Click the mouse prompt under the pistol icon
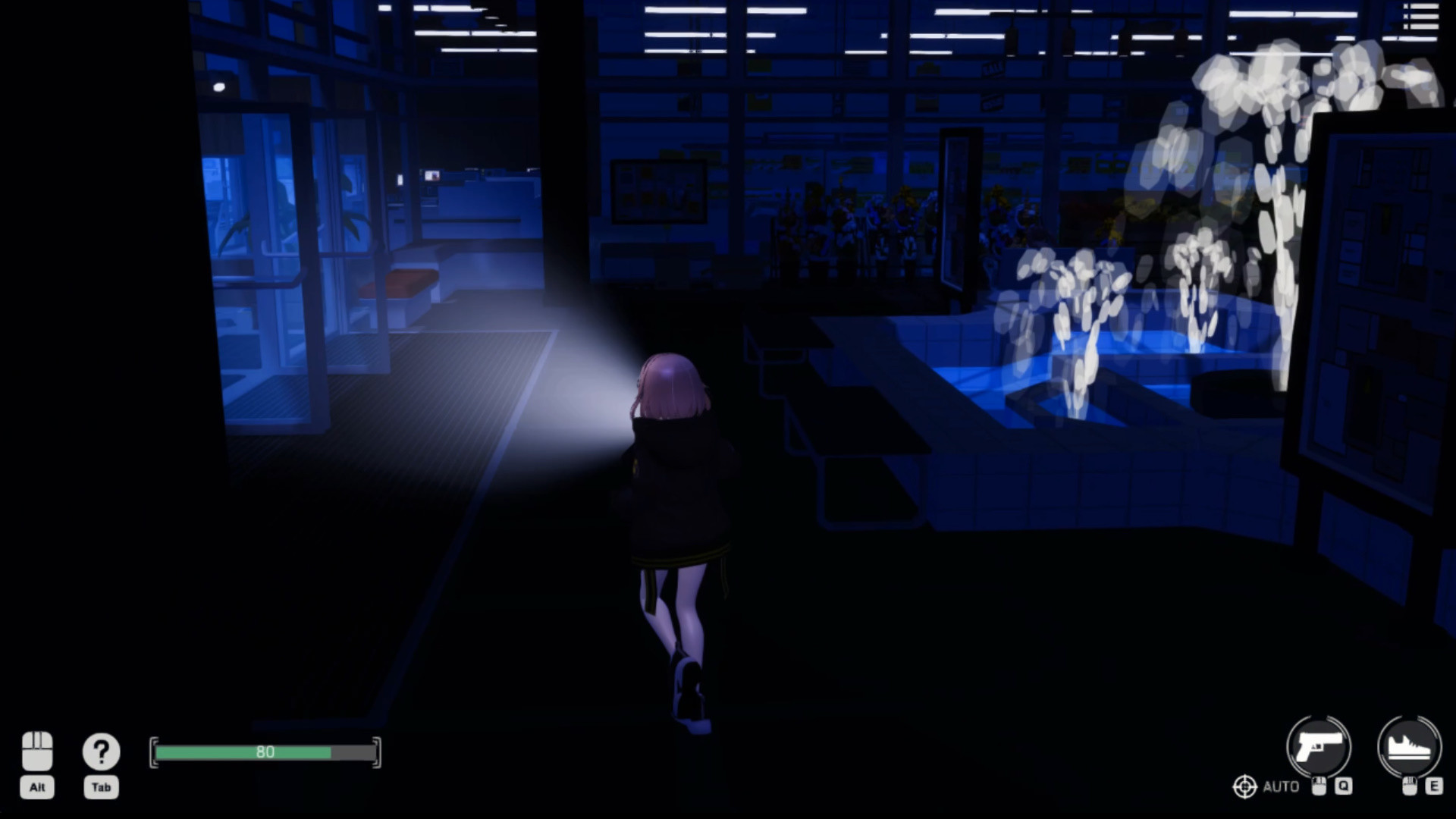1456x819 pixels. (x=1319, y=786)
